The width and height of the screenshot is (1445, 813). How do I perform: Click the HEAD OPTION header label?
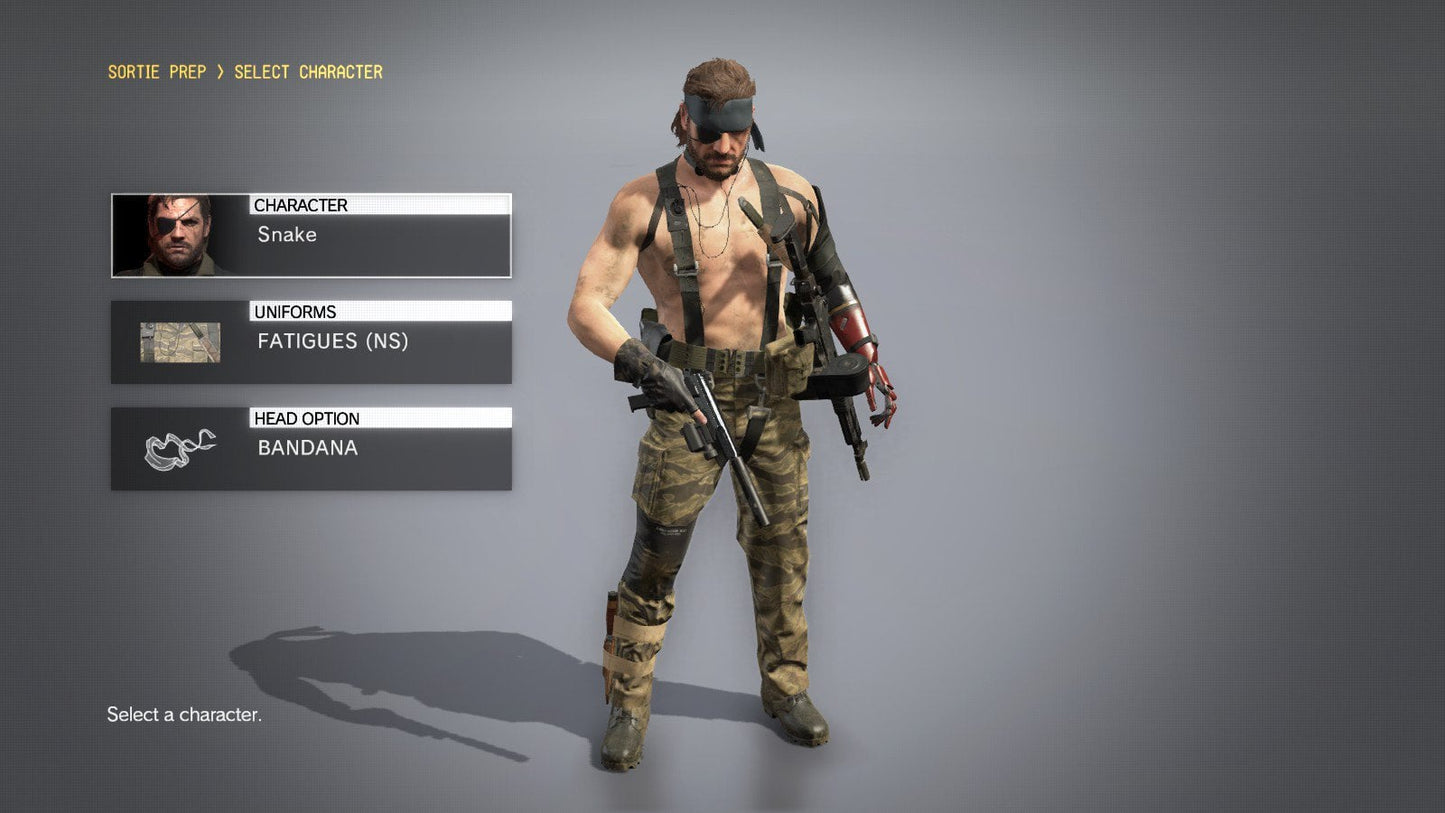(x=306, y=418)
